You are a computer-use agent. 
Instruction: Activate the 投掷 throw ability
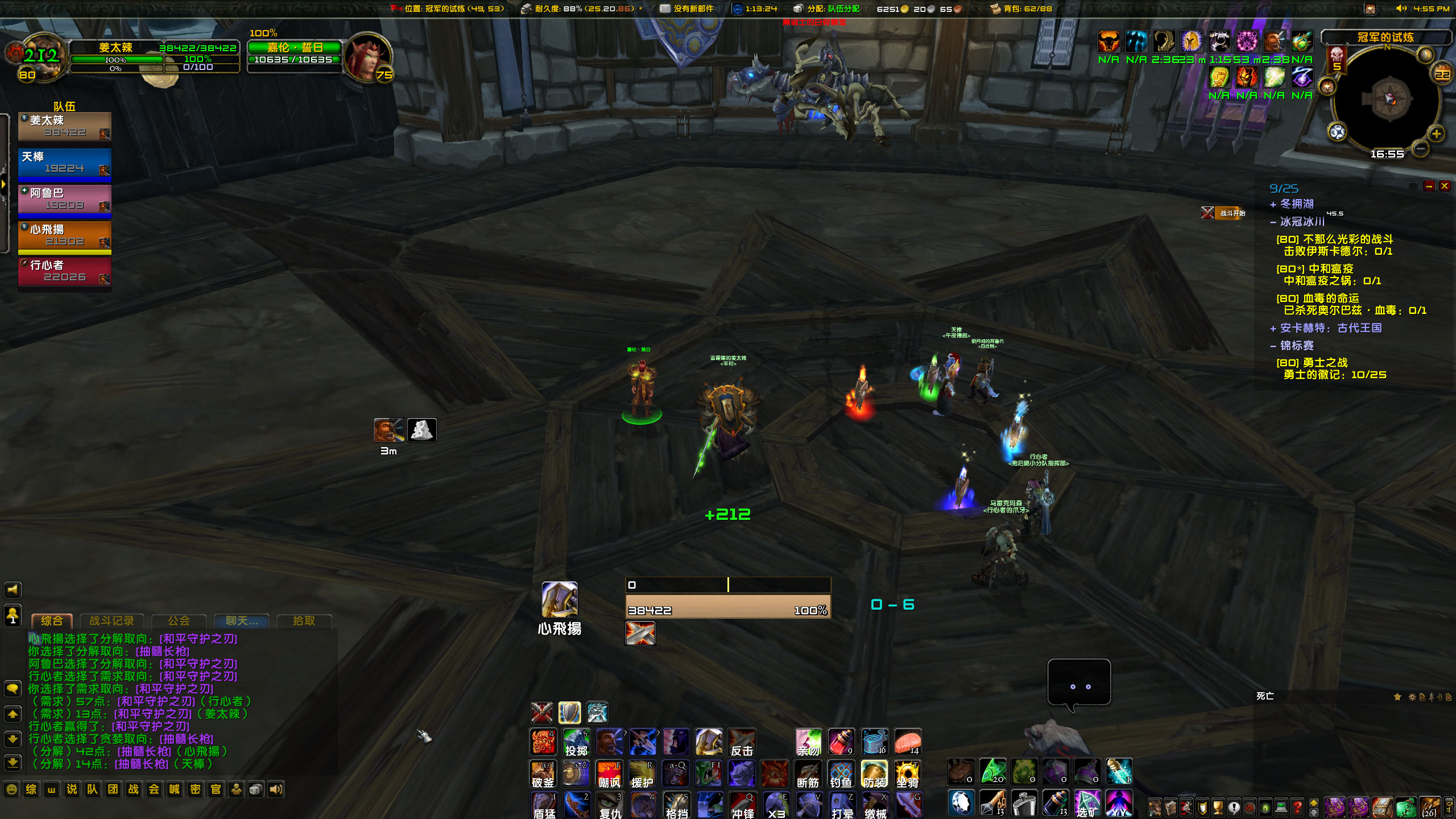point(576,742)
